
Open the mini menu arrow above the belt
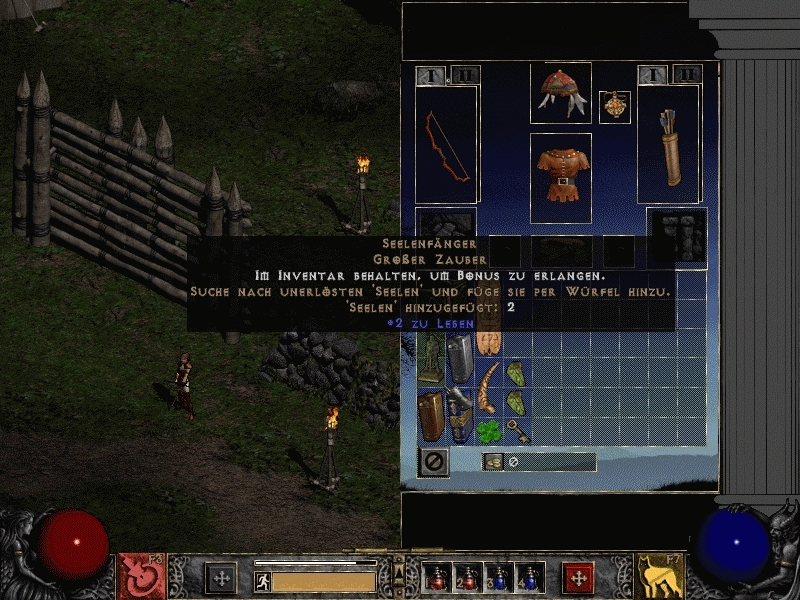(x=399, y=564)
